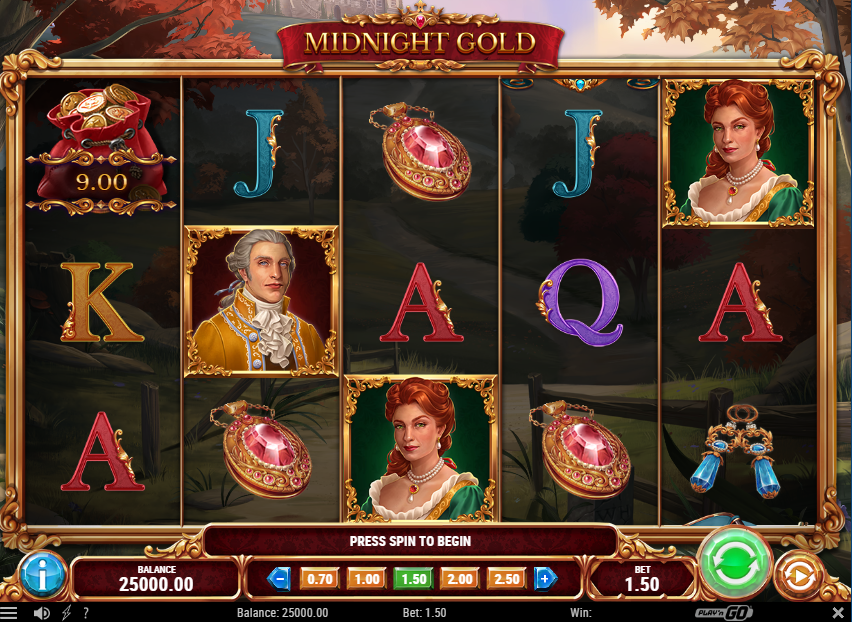Open the blue info paytable button
The width and height of the screenshot is (852, 622).
pos(42,574)
